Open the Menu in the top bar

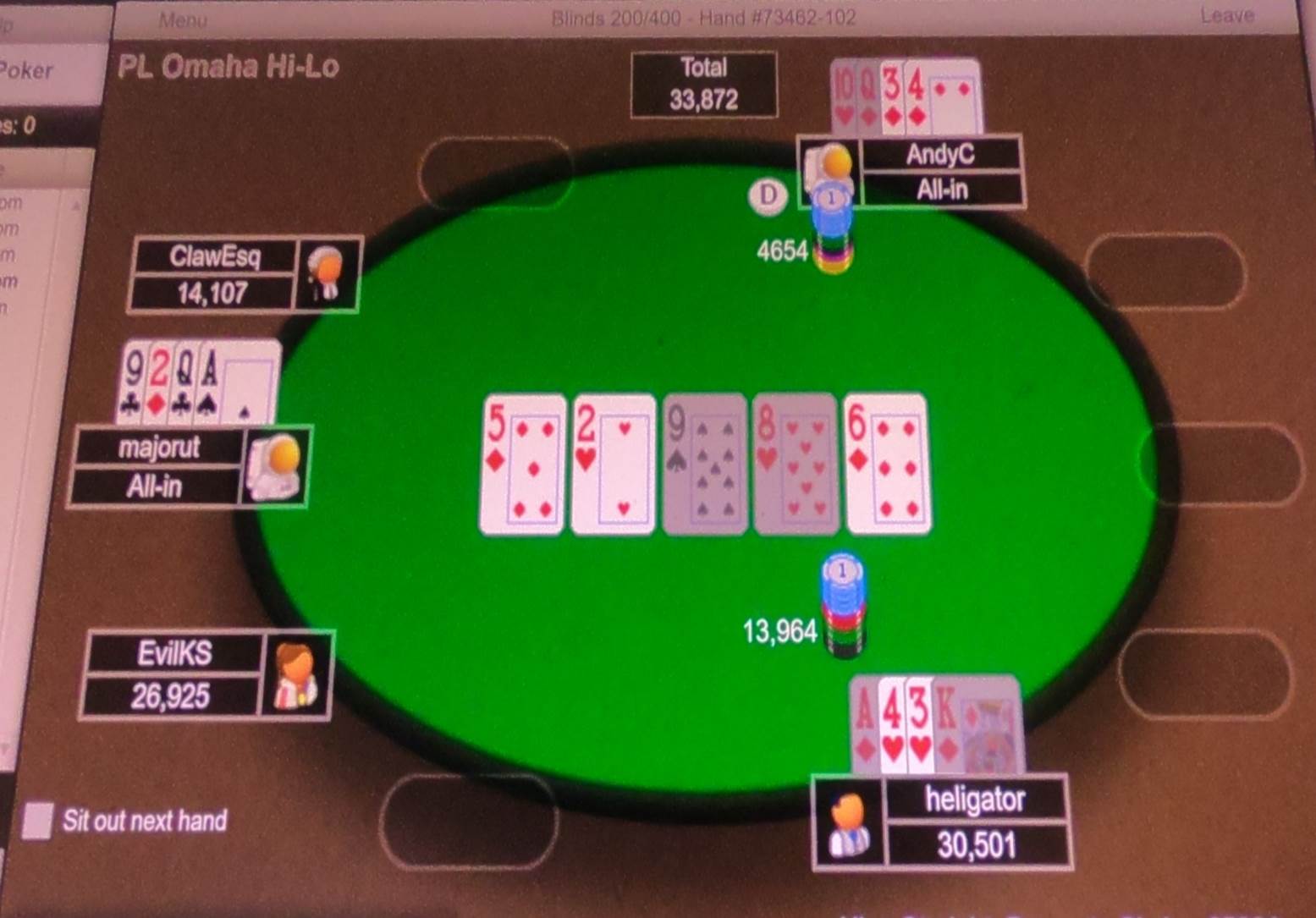183,19
